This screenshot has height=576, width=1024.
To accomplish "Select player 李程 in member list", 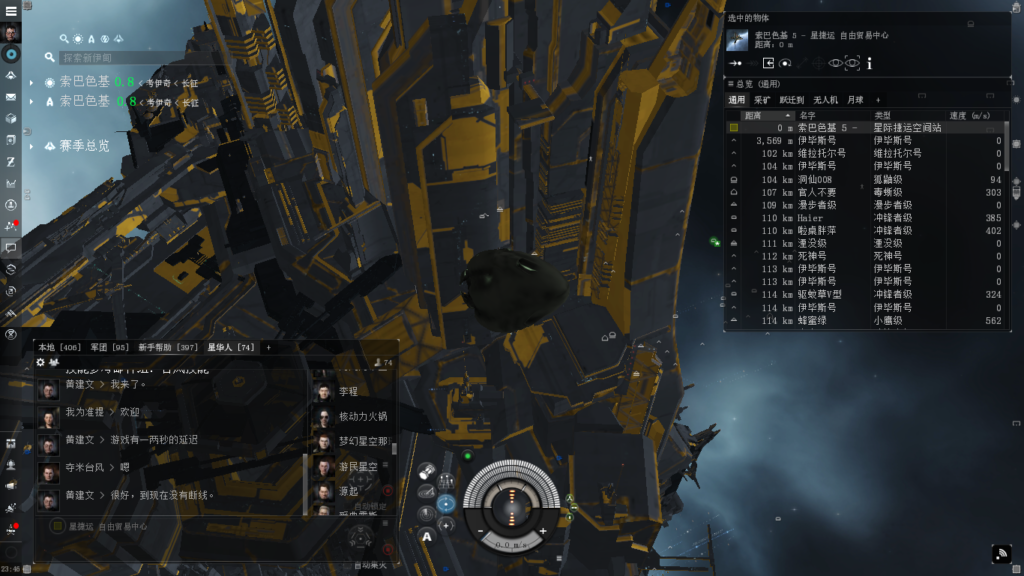I will click(348, 393).
